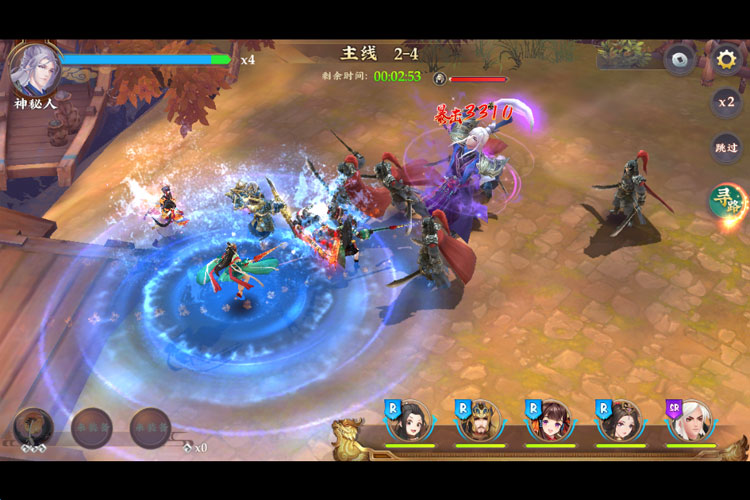Open the gear settings button

tap(725, 59)
